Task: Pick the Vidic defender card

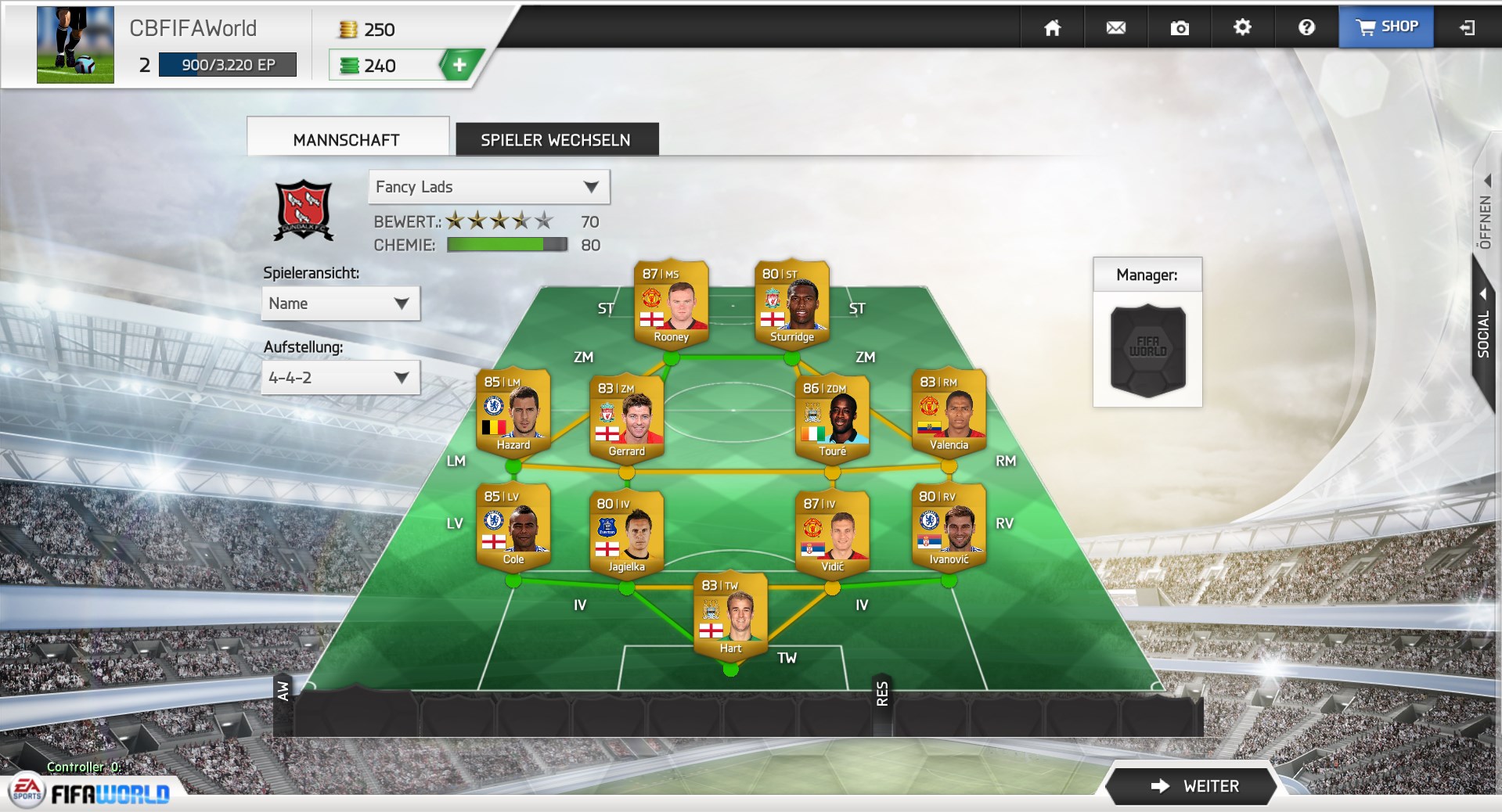Action: [832, 534]
